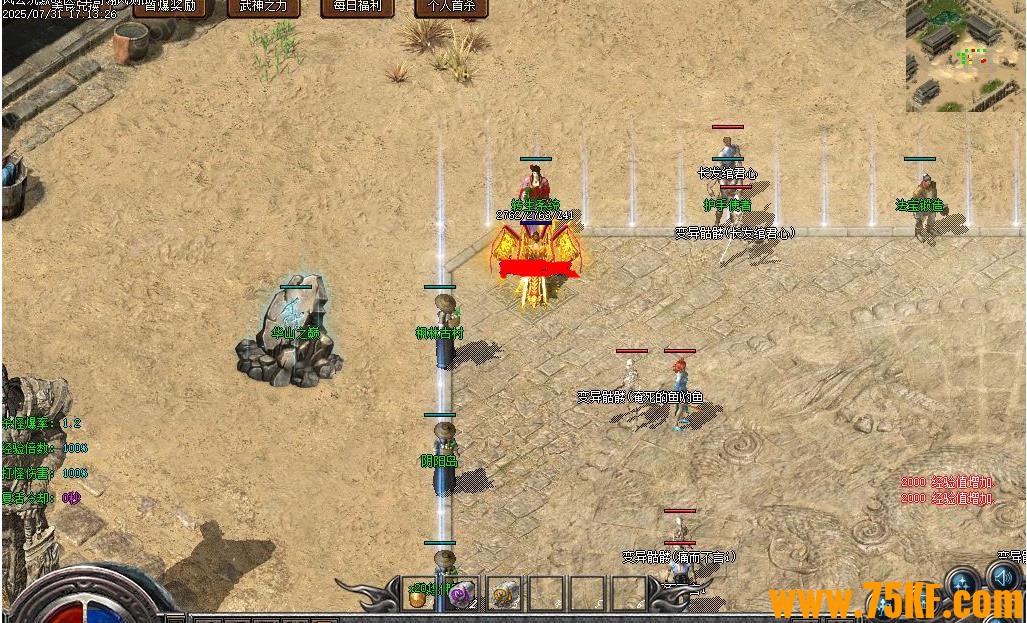The image size is (1027, 623).
Task: Open the 武神之力 menu button
Action: 264,7
